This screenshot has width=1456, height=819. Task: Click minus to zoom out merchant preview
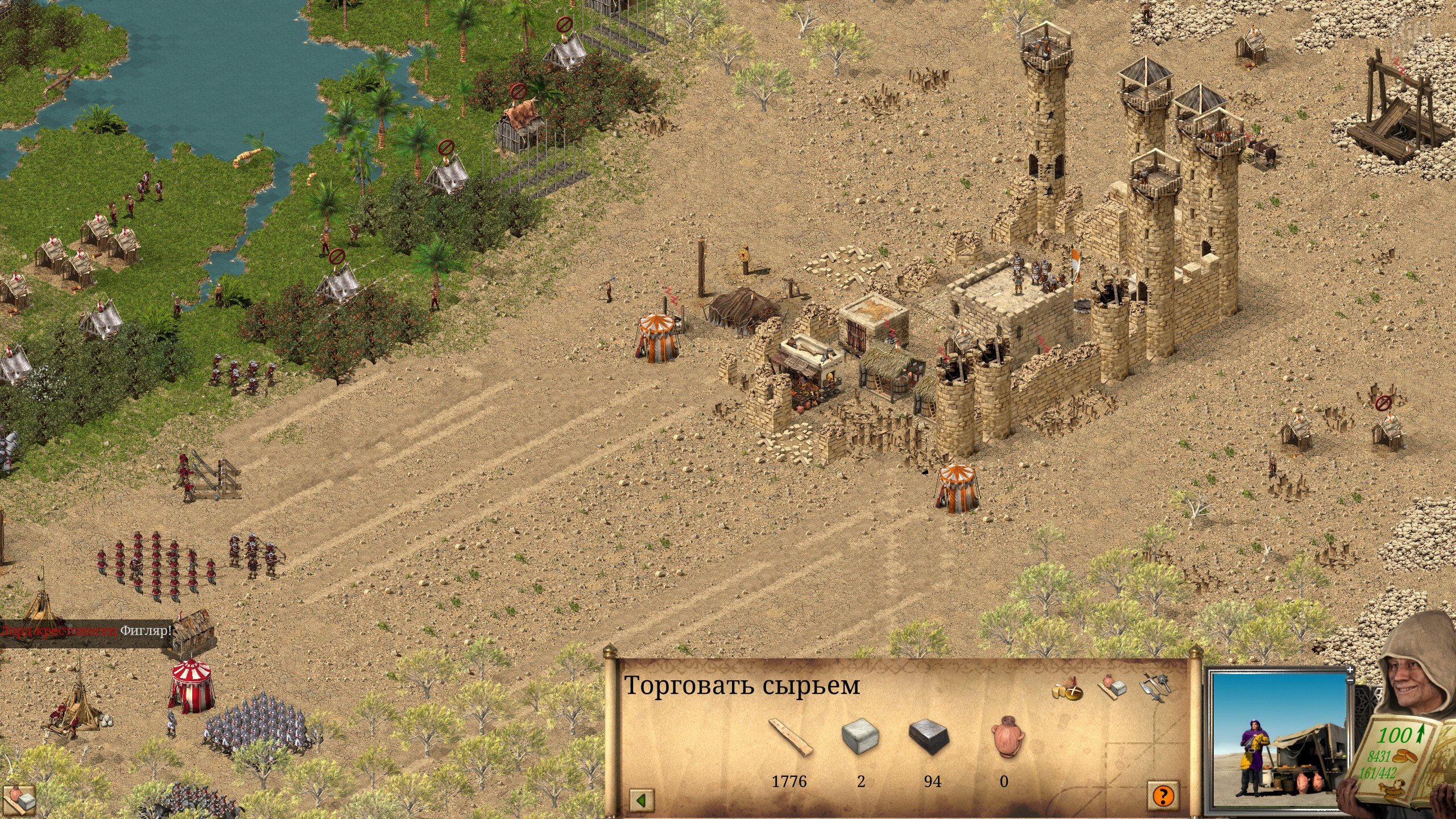pos(1350,680)
